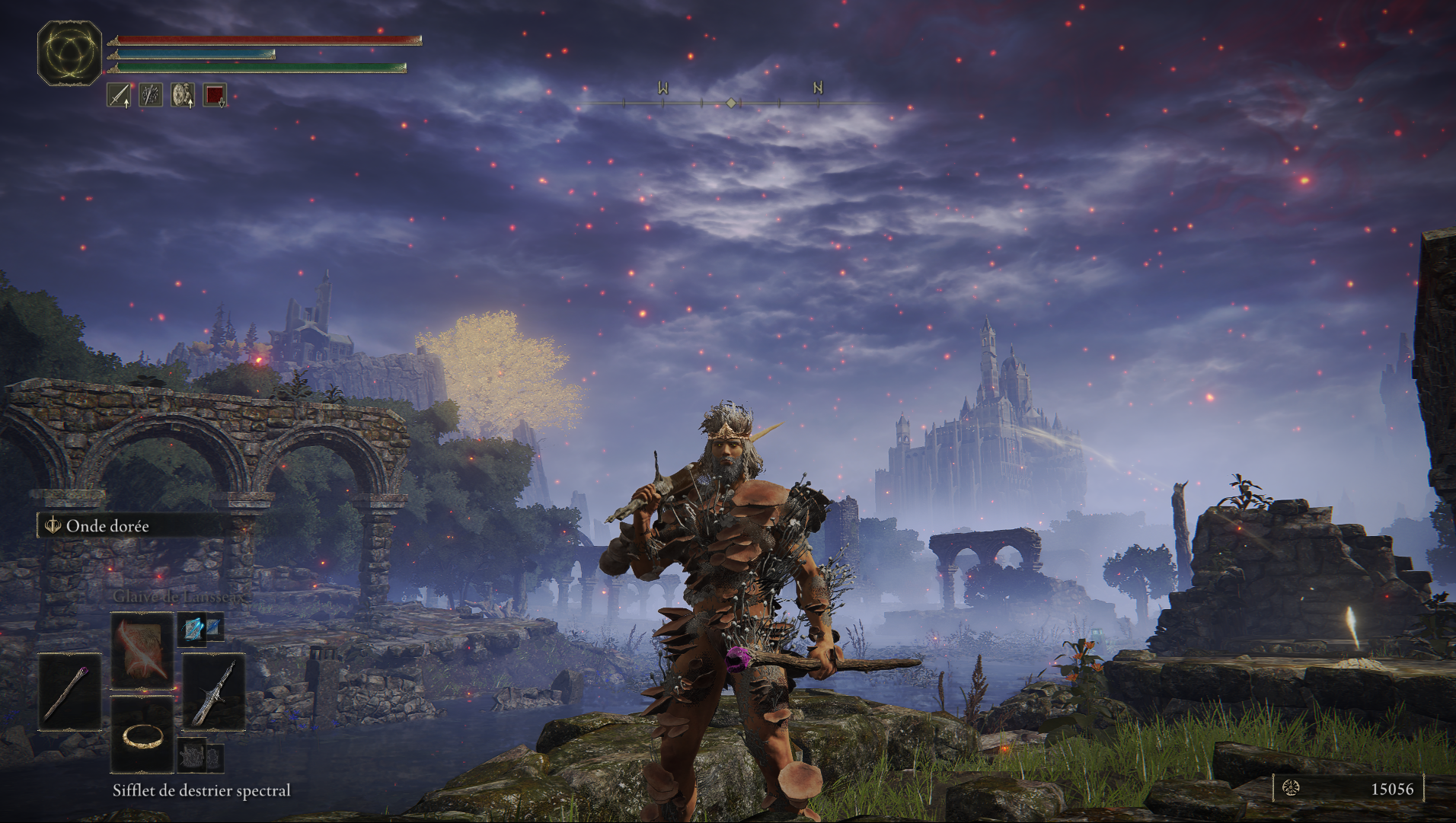Screen dimensions: 1456x823
Task: Use the Sifflet de destrier spectral ring slot
Action: click(142, 735)
